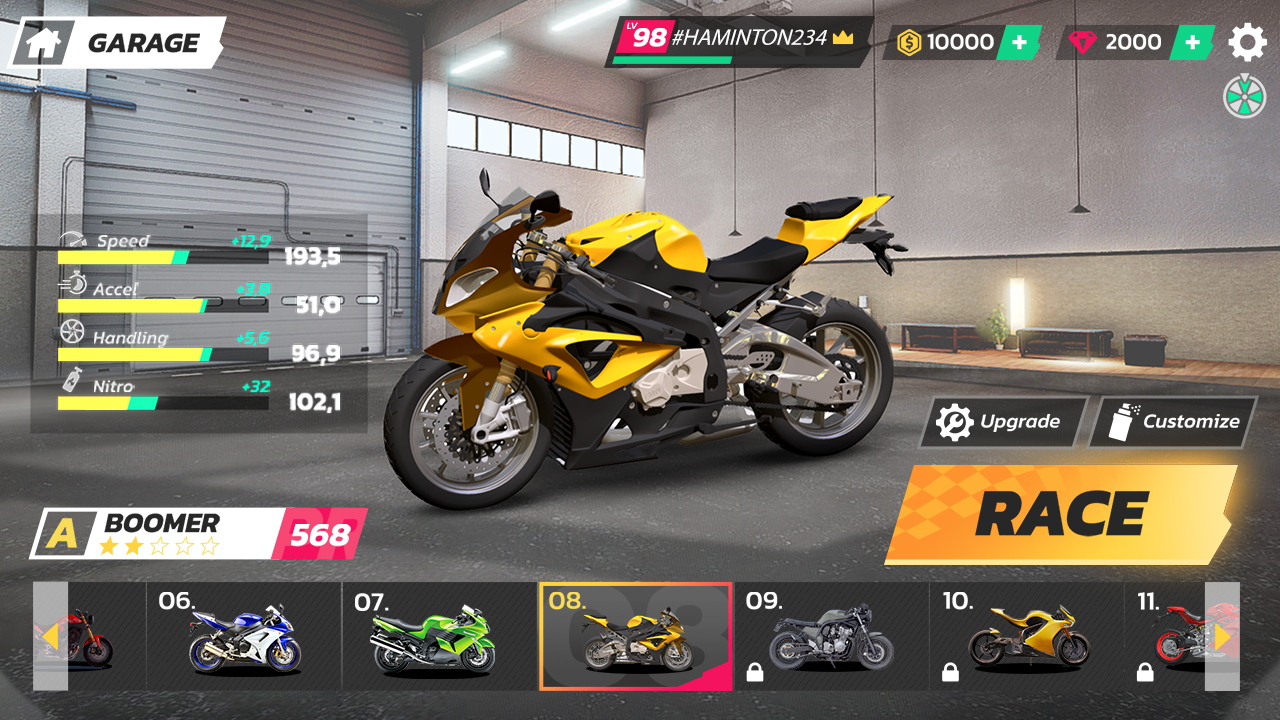Viewport: 1280px width, 720px height.
Task: Select locked bike 10 gold motorcycle
Action: [x=1026, y=636]
